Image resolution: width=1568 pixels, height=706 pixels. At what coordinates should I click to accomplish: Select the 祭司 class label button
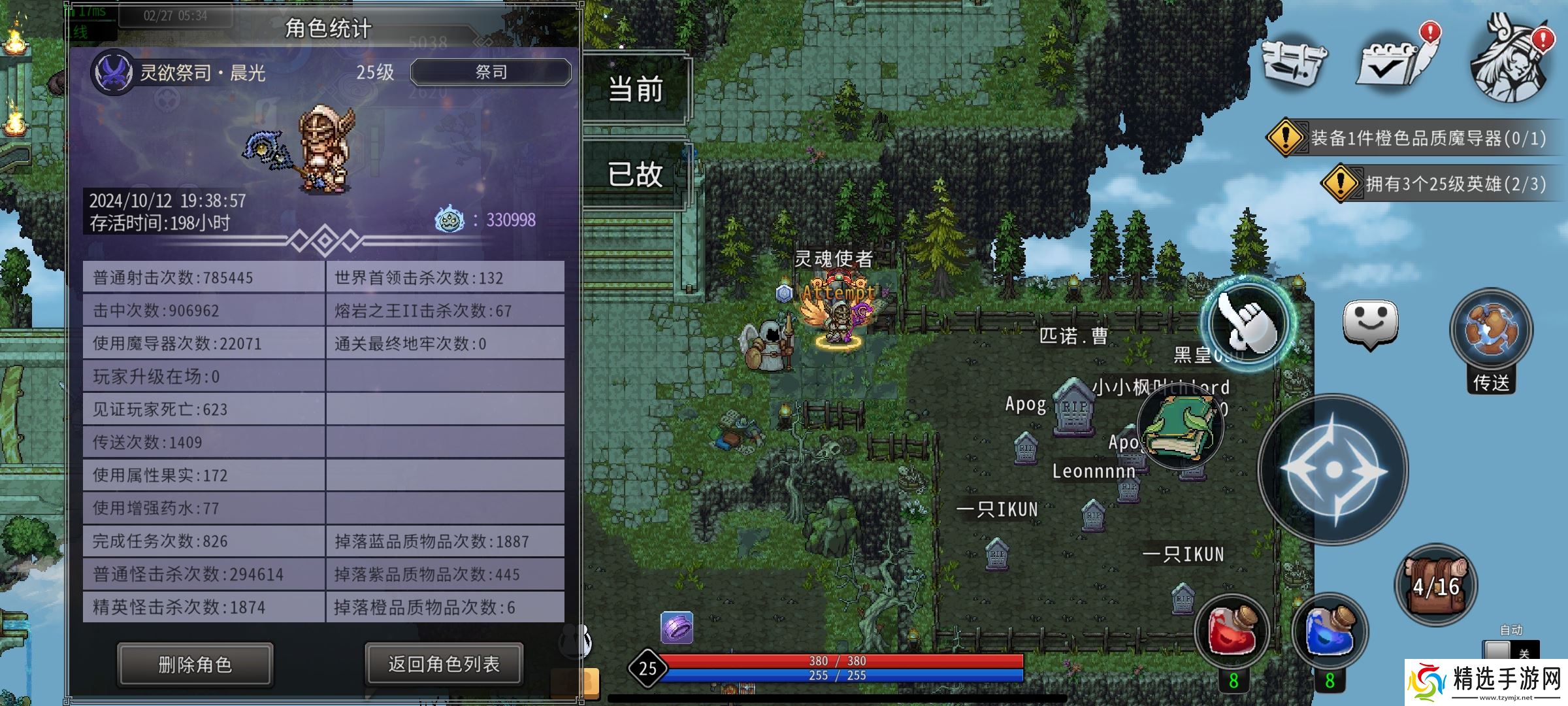pos(491,73)
